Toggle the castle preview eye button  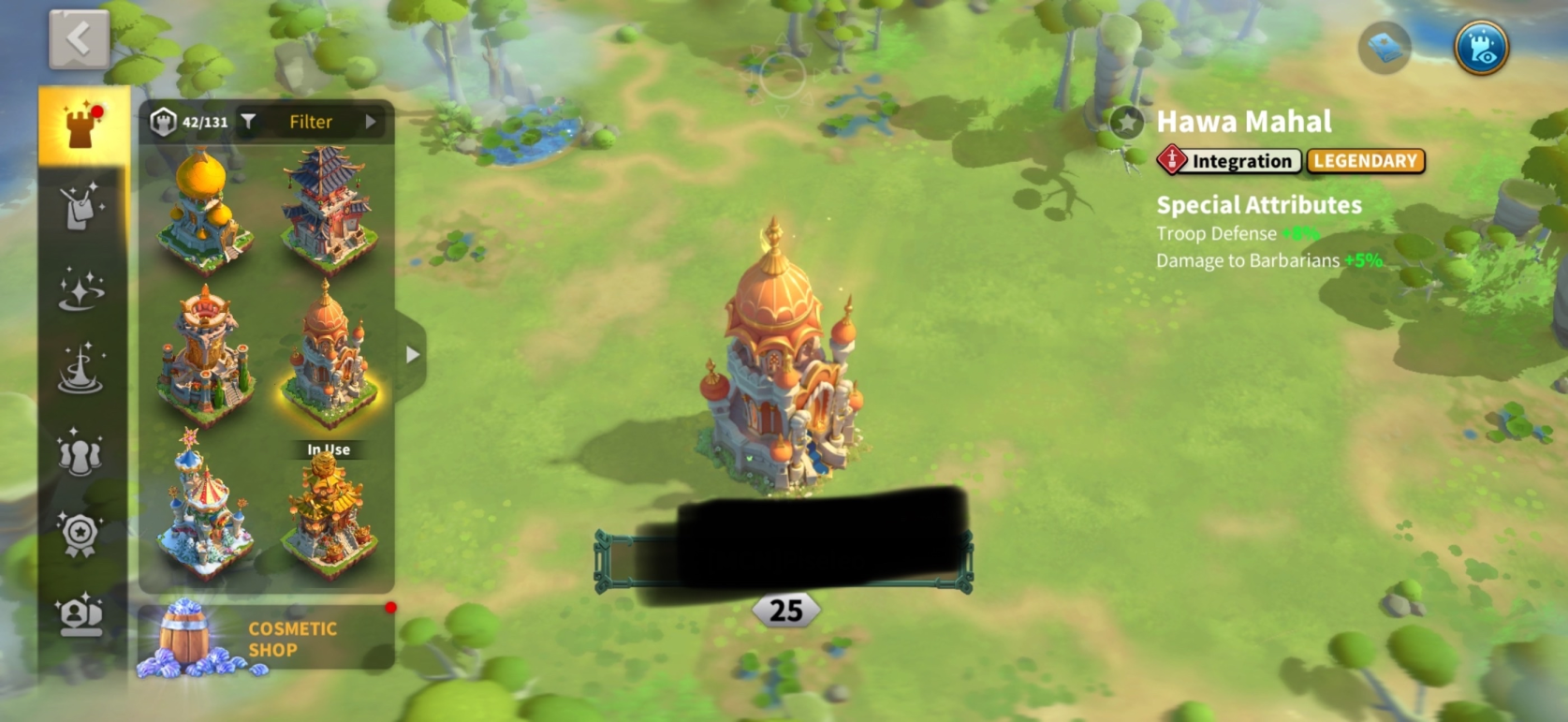1481,47
